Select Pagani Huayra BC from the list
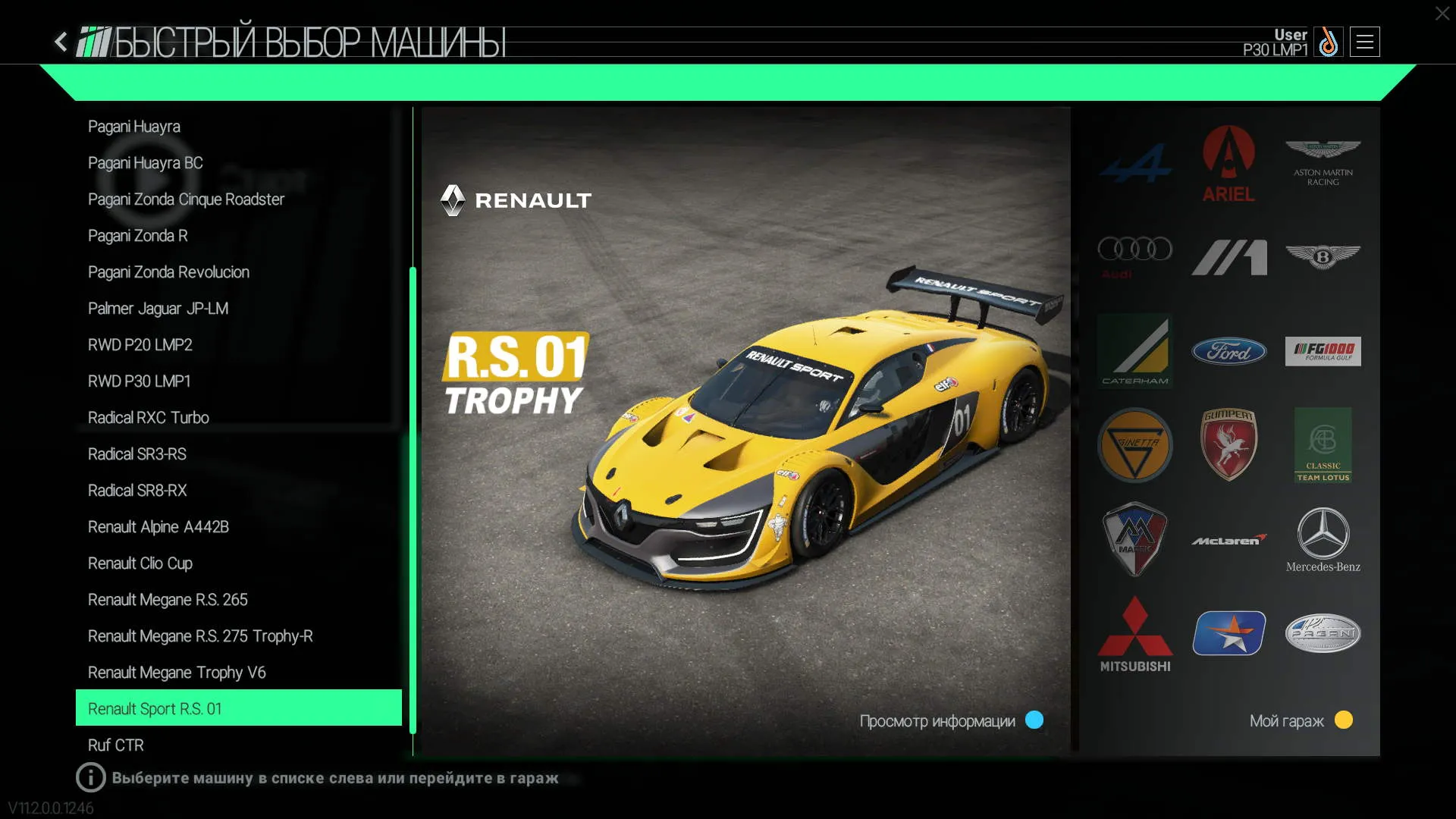The image size is (1456, 819). coord(146,163)
